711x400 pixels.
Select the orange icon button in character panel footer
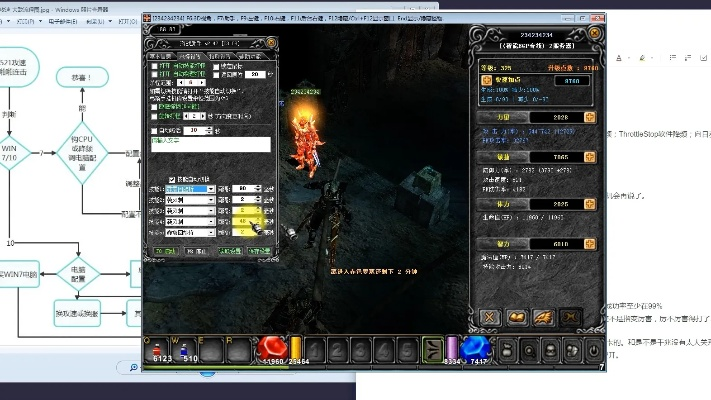coord(519,317)
